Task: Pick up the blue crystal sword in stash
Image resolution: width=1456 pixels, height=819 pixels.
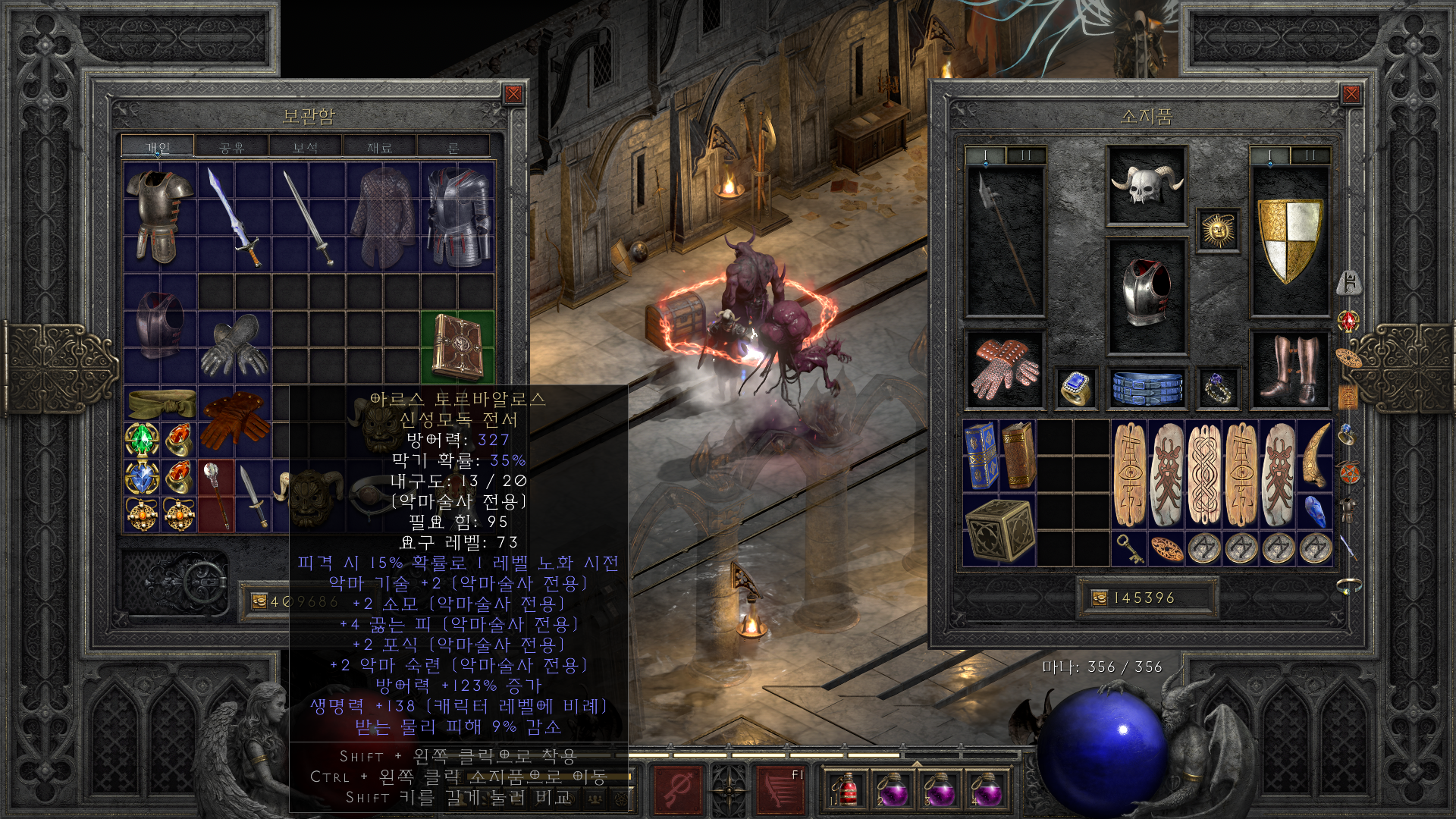Action: pyautogui.click(x=235, y=217)
